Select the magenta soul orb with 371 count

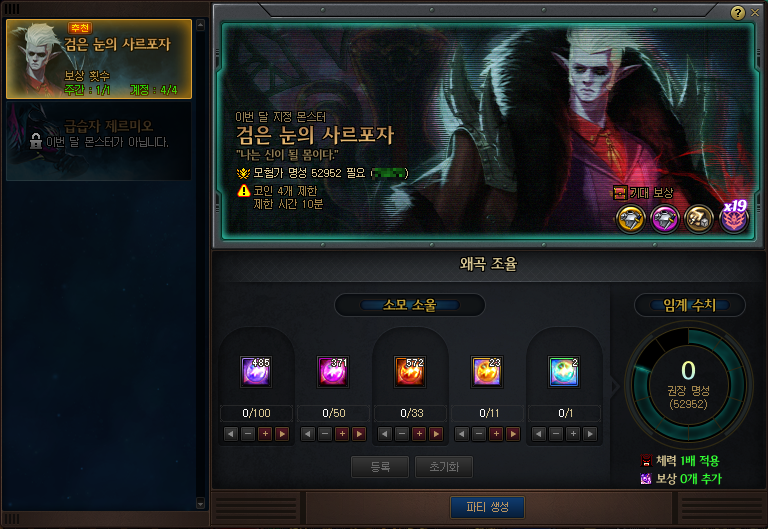(333, 371)
